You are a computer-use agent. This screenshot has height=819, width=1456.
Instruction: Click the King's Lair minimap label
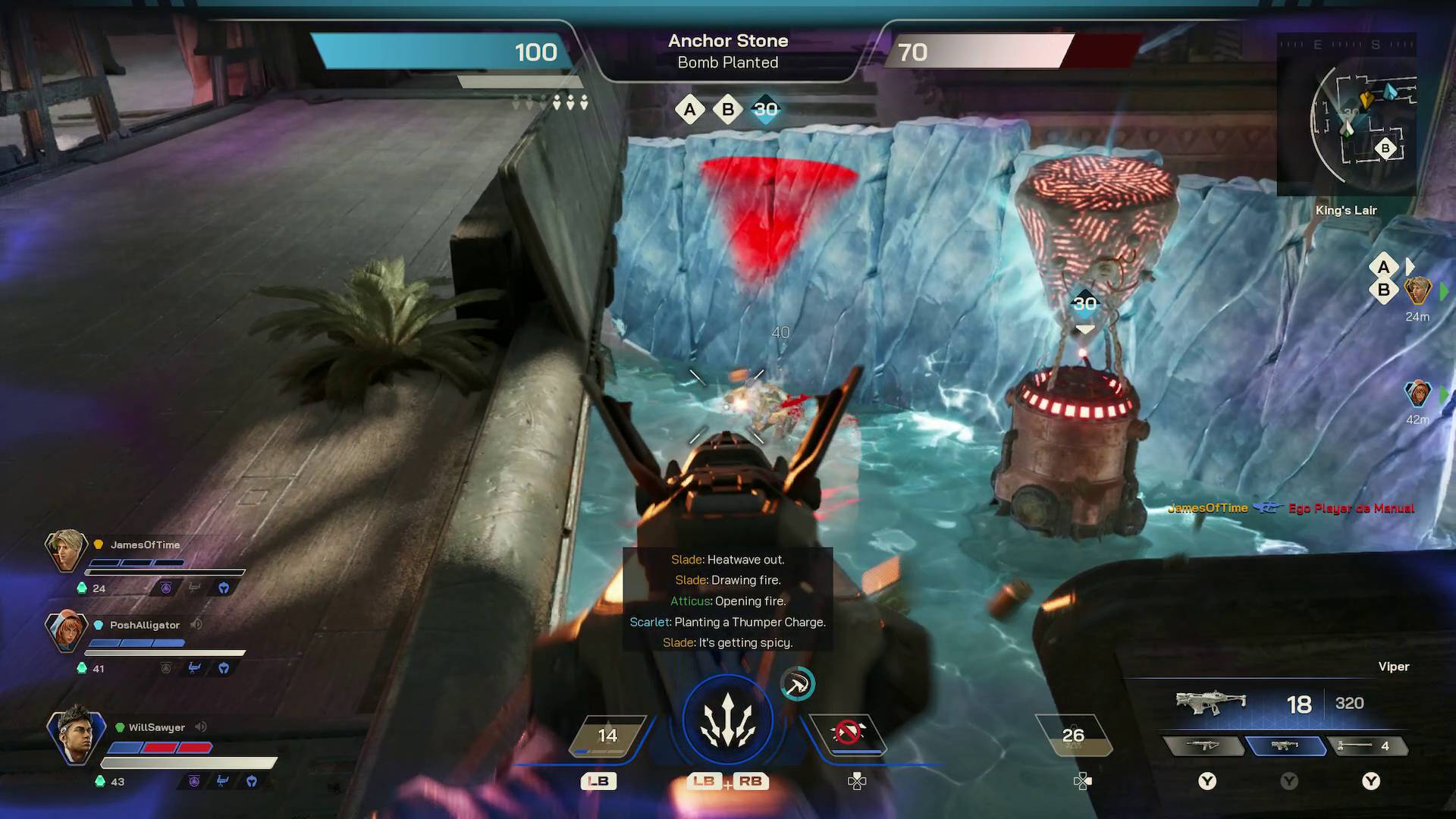point(1346,211)
